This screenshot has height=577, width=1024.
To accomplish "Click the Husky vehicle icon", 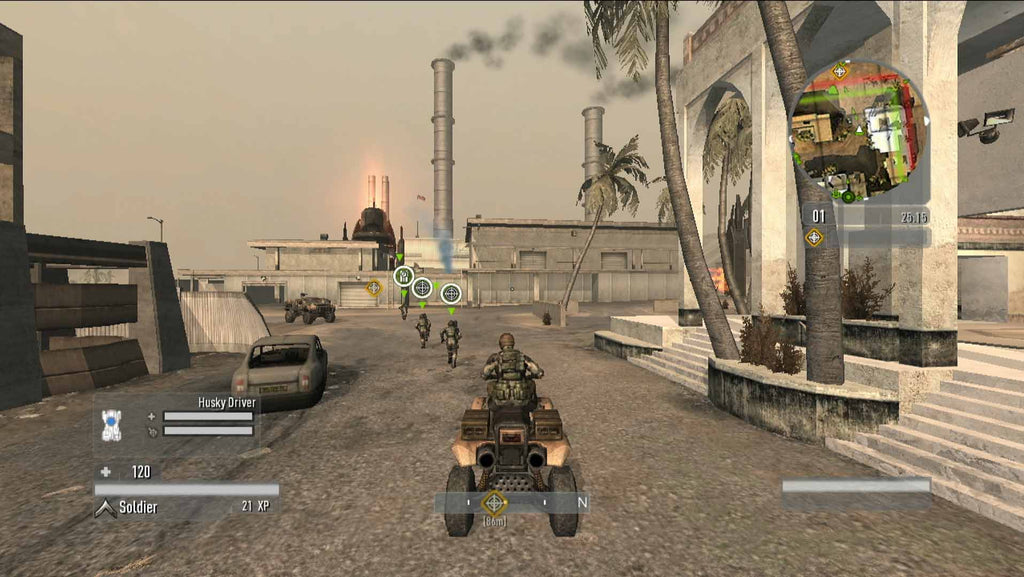I will (x=112, y=424).
